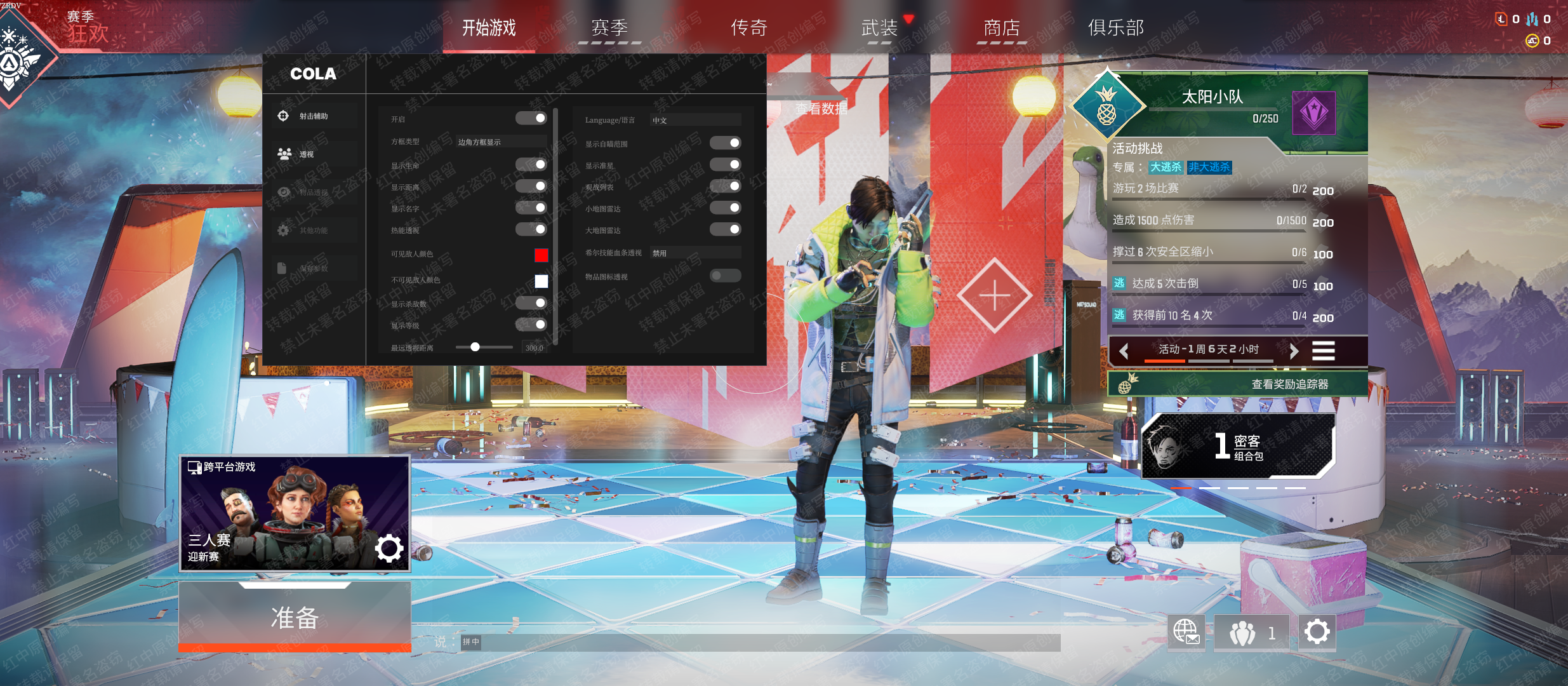Open game mode gear settings on 三人赛 tile
Viewport: 1568px width, 686px height.
[x=389, y=548]
